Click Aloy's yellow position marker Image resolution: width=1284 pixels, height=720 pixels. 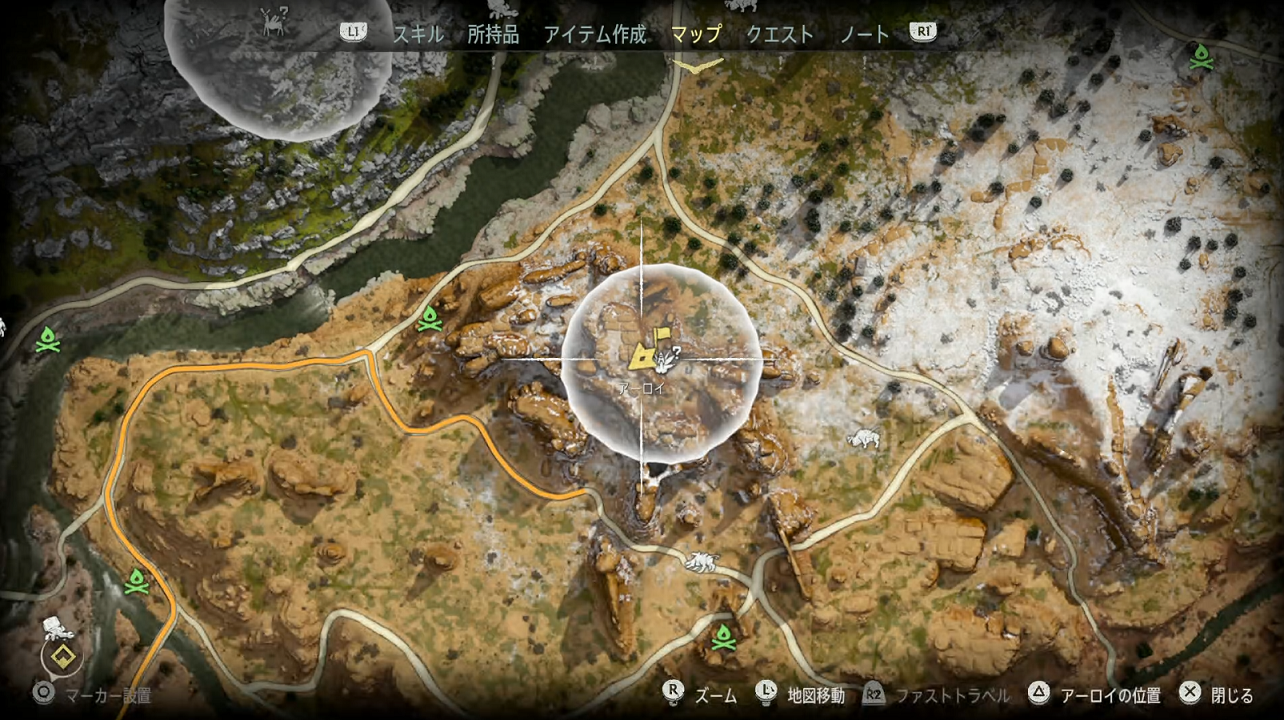point(644,355)
